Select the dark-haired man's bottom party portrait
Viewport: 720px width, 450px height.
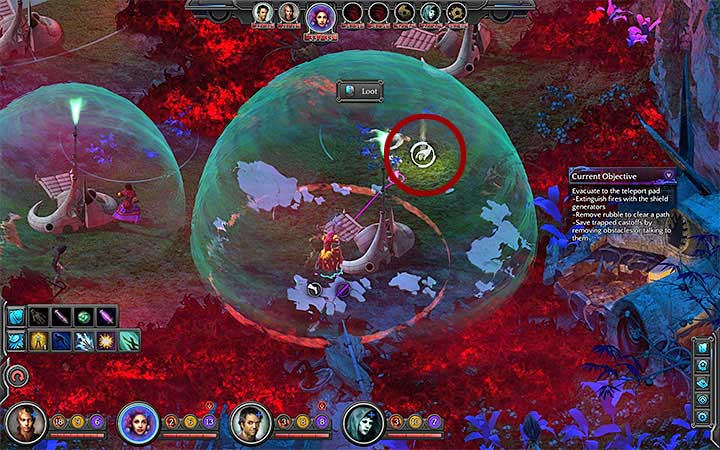249,424
